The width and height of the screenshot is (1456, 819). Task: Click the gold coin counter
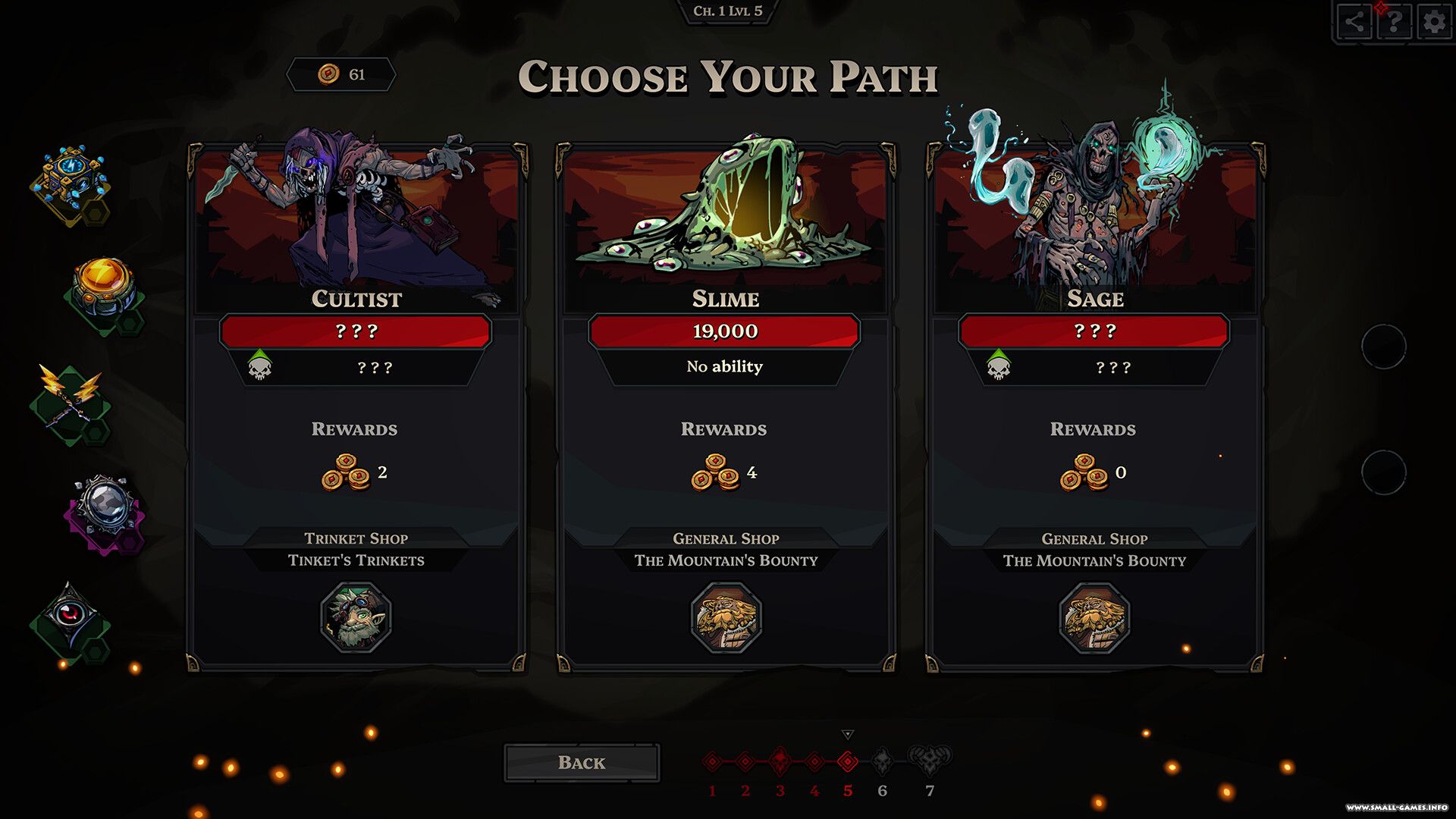tap(341, 74)
